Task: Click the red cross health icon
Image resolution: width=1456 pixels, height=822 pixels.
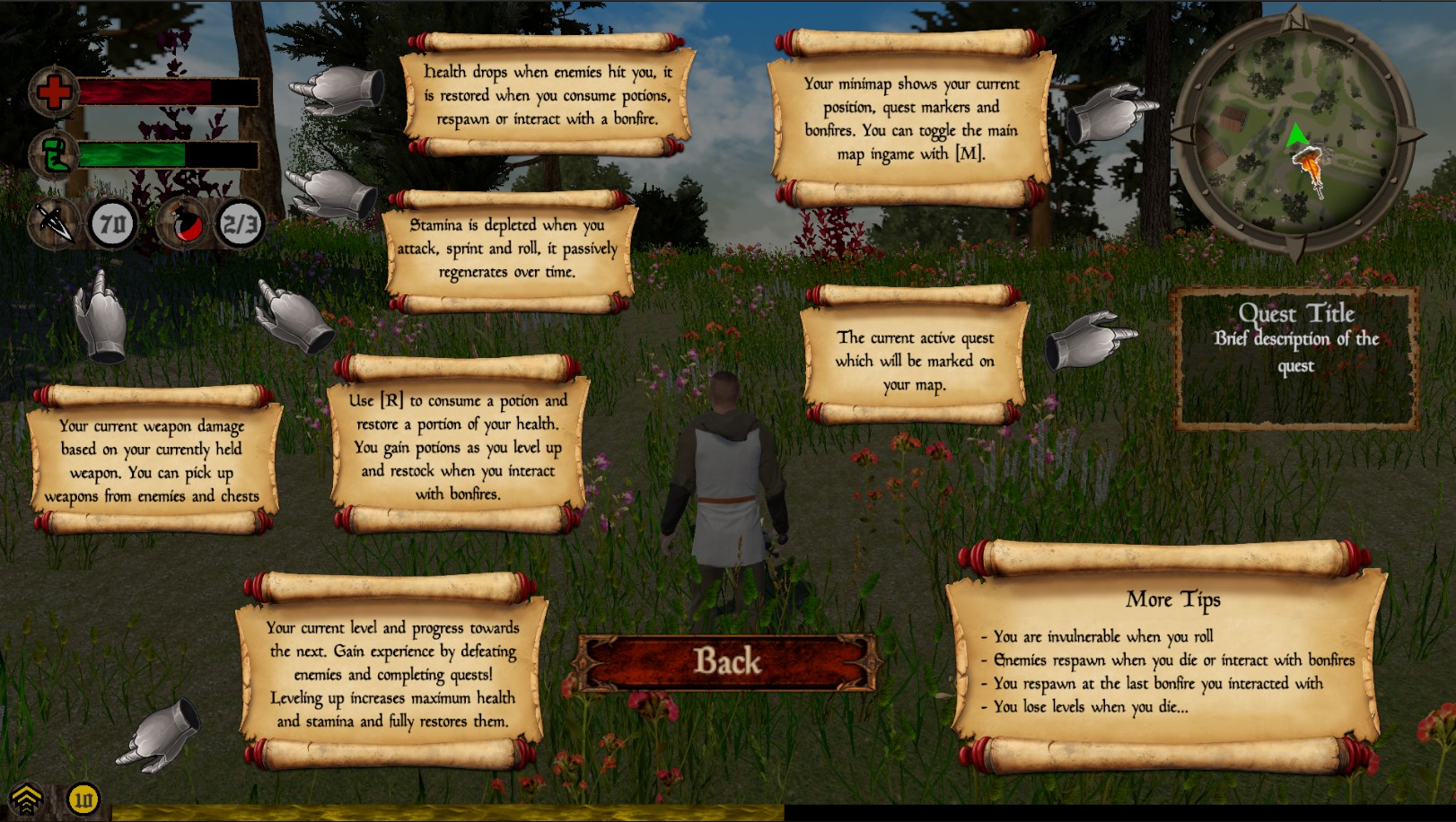Action: point(53,92)
